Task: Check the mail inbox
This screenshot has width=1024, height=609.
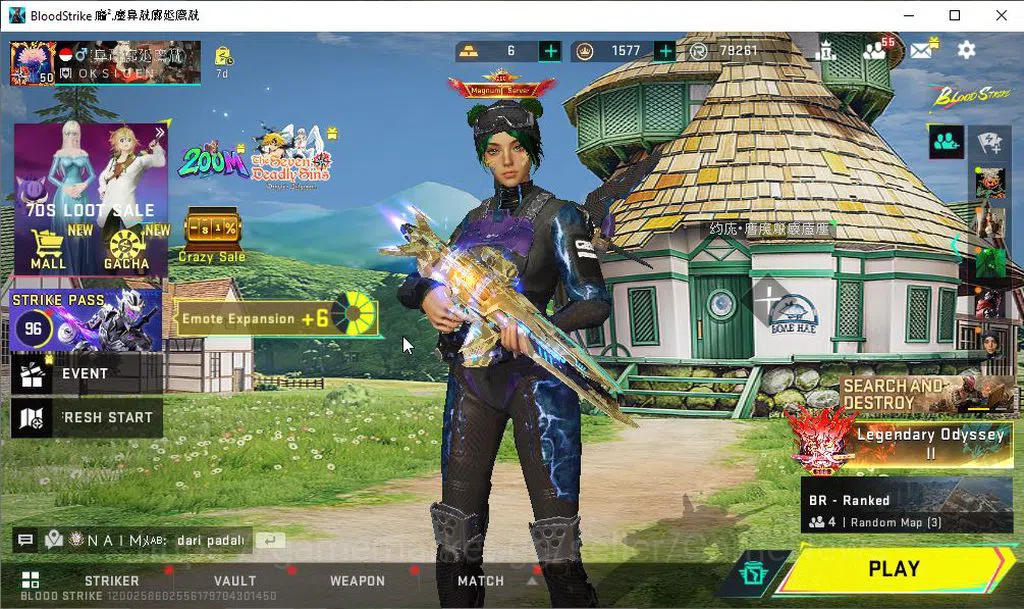Action: 921,50
